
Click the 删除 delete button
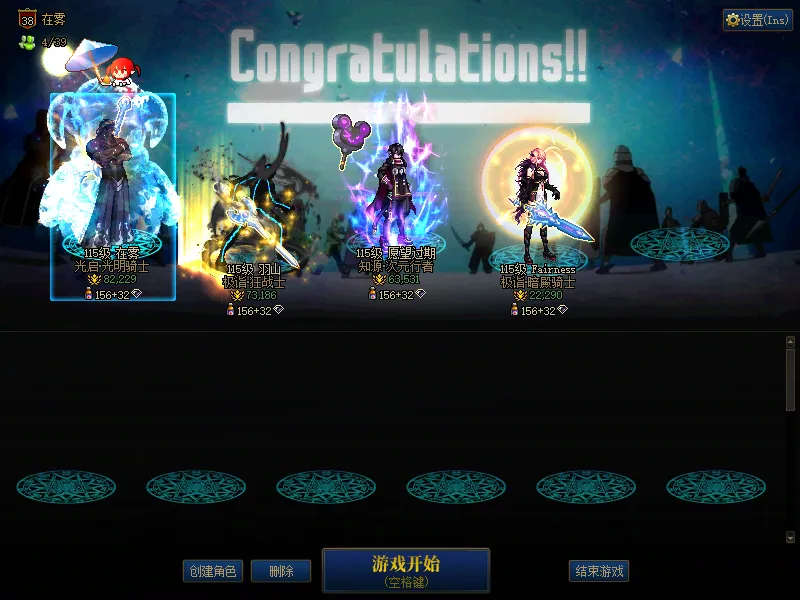tap(281, 571)
